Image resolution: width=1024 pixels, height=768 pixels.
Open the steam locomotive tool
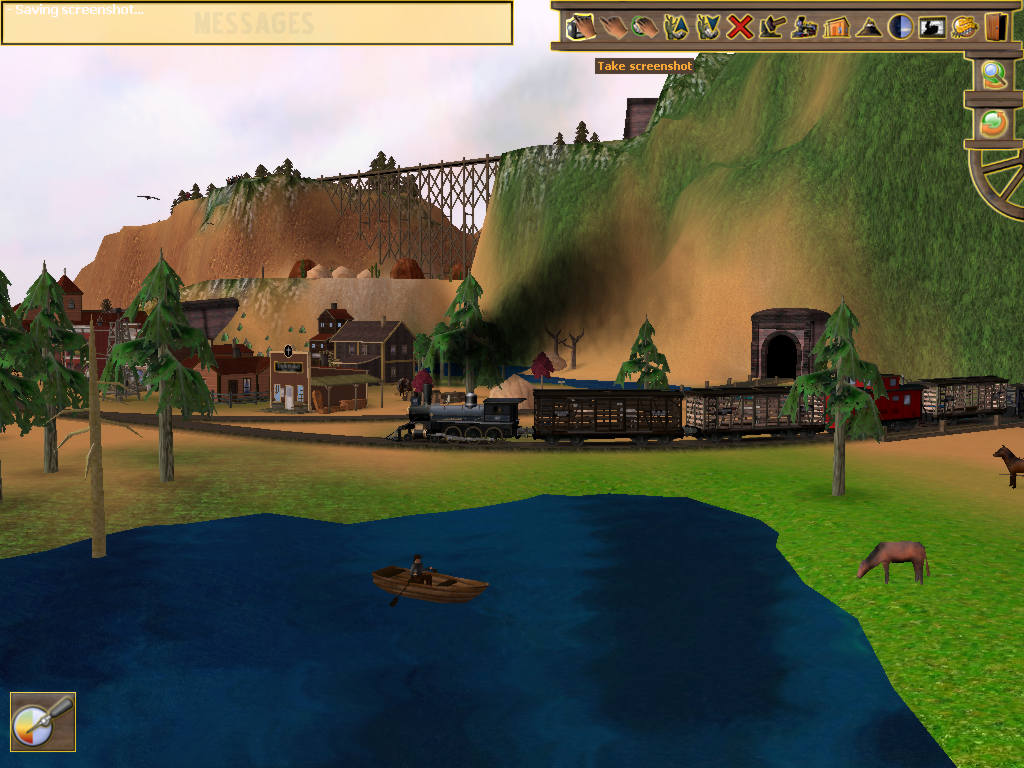coord(804,26)
